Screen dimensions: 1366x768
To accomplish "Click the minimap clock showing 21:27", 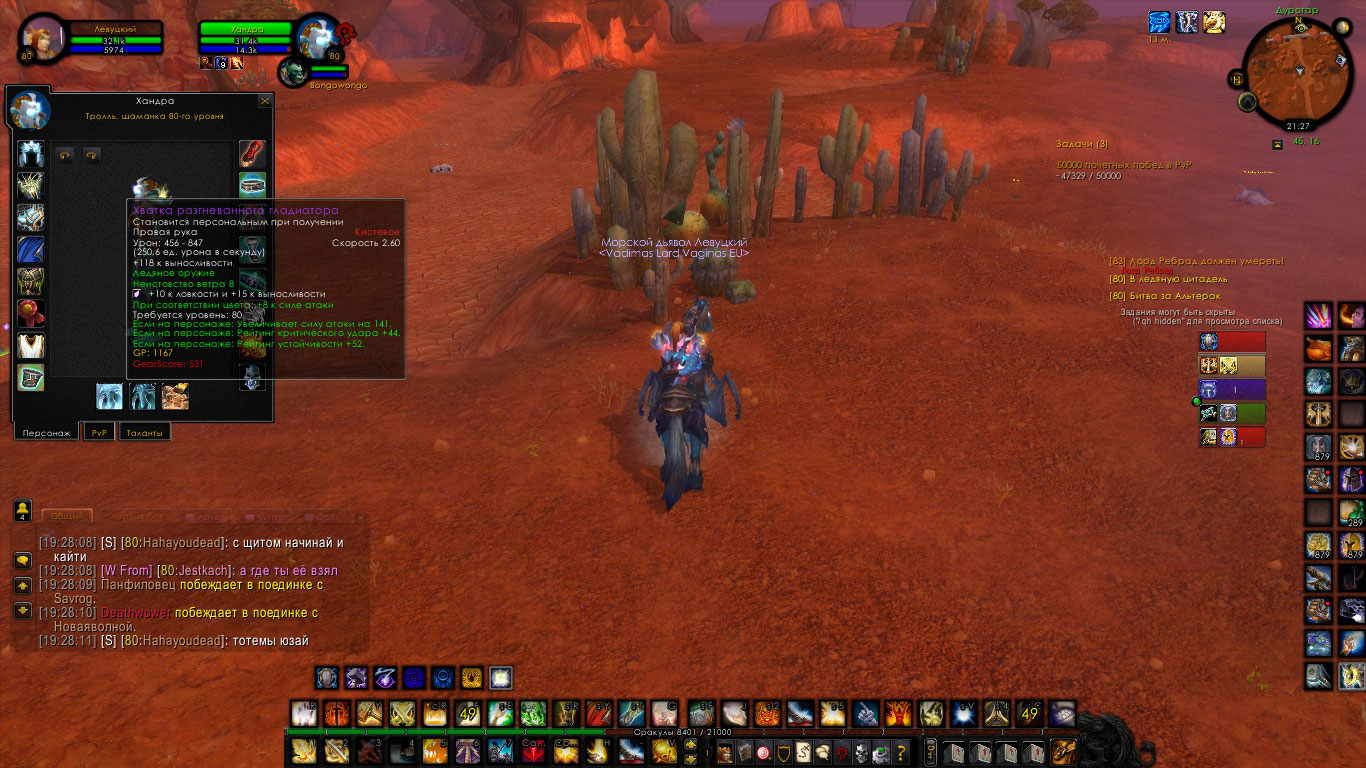I will click(x=1298, y=126).
